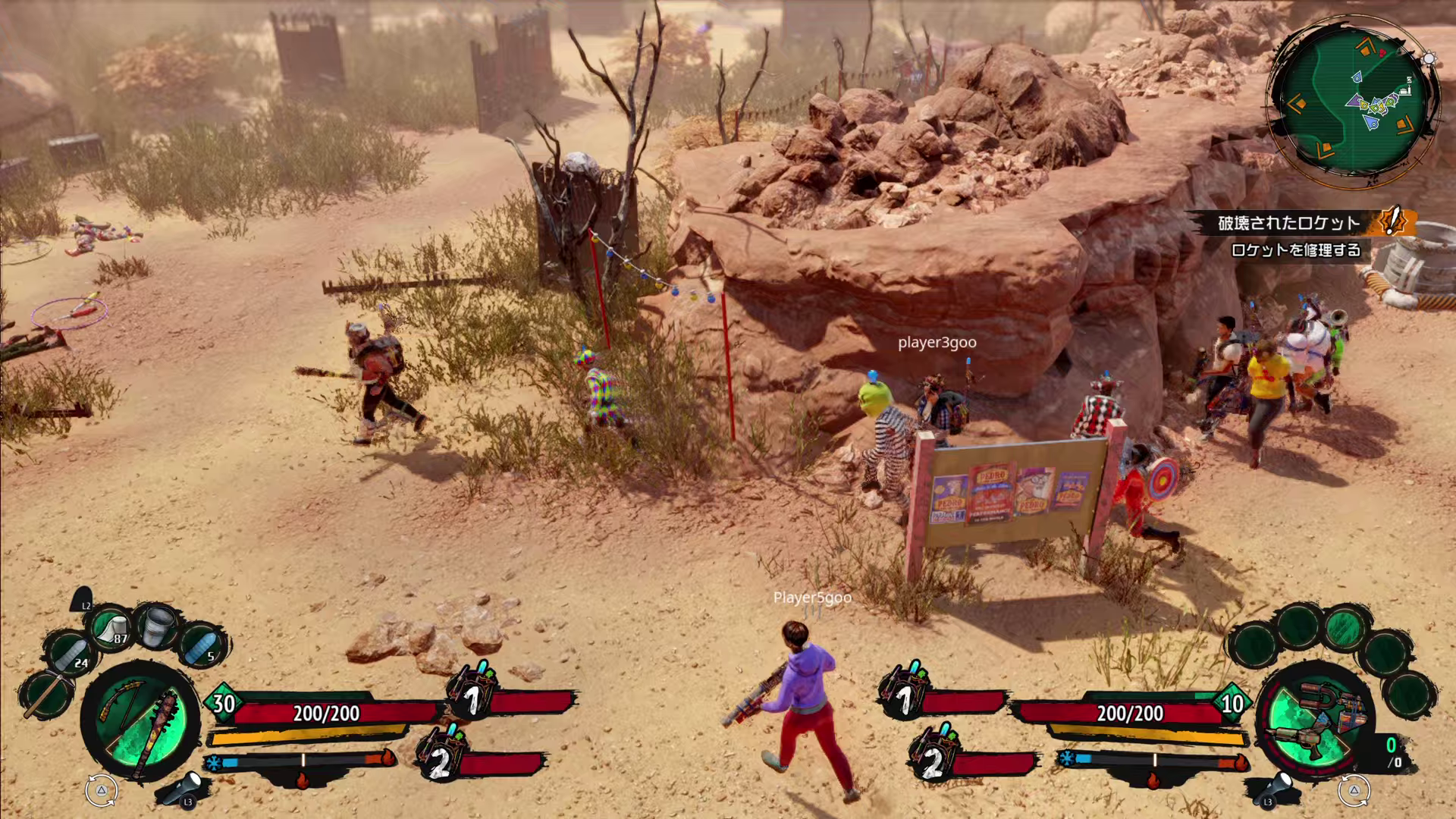Click the right player's gun weapon wheel
The width and height of the screenshot is (1456, 819).
point(1315,720)
